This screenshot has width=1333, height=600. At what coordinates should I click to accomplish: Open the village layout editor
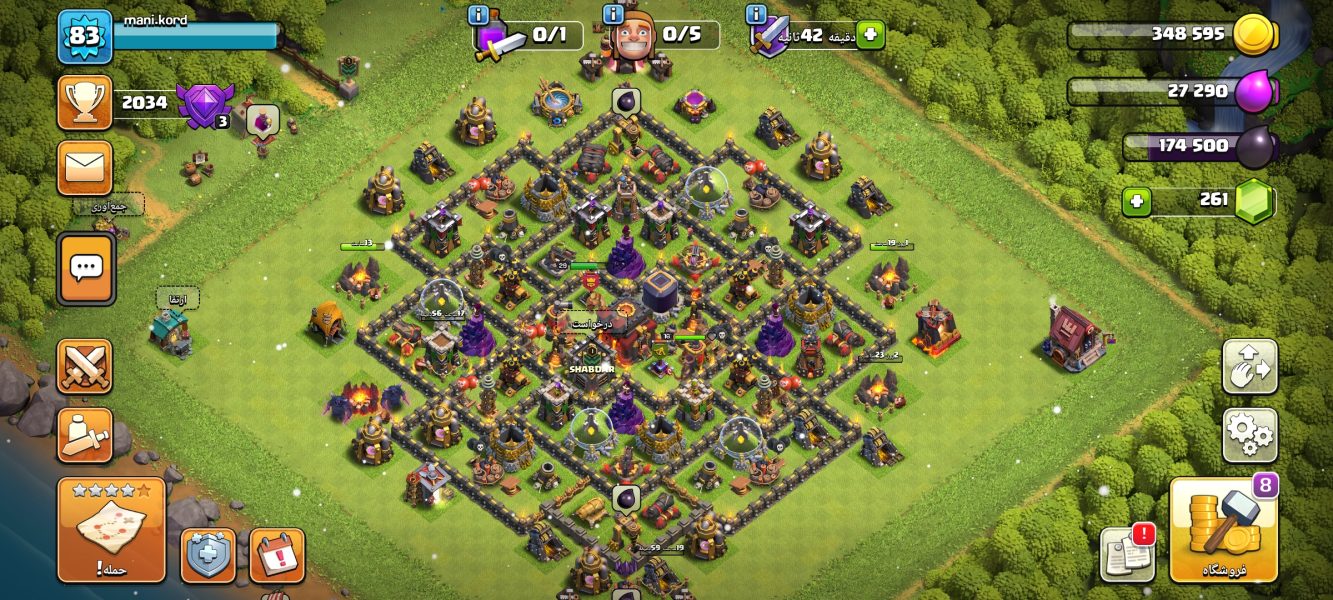1249,367
